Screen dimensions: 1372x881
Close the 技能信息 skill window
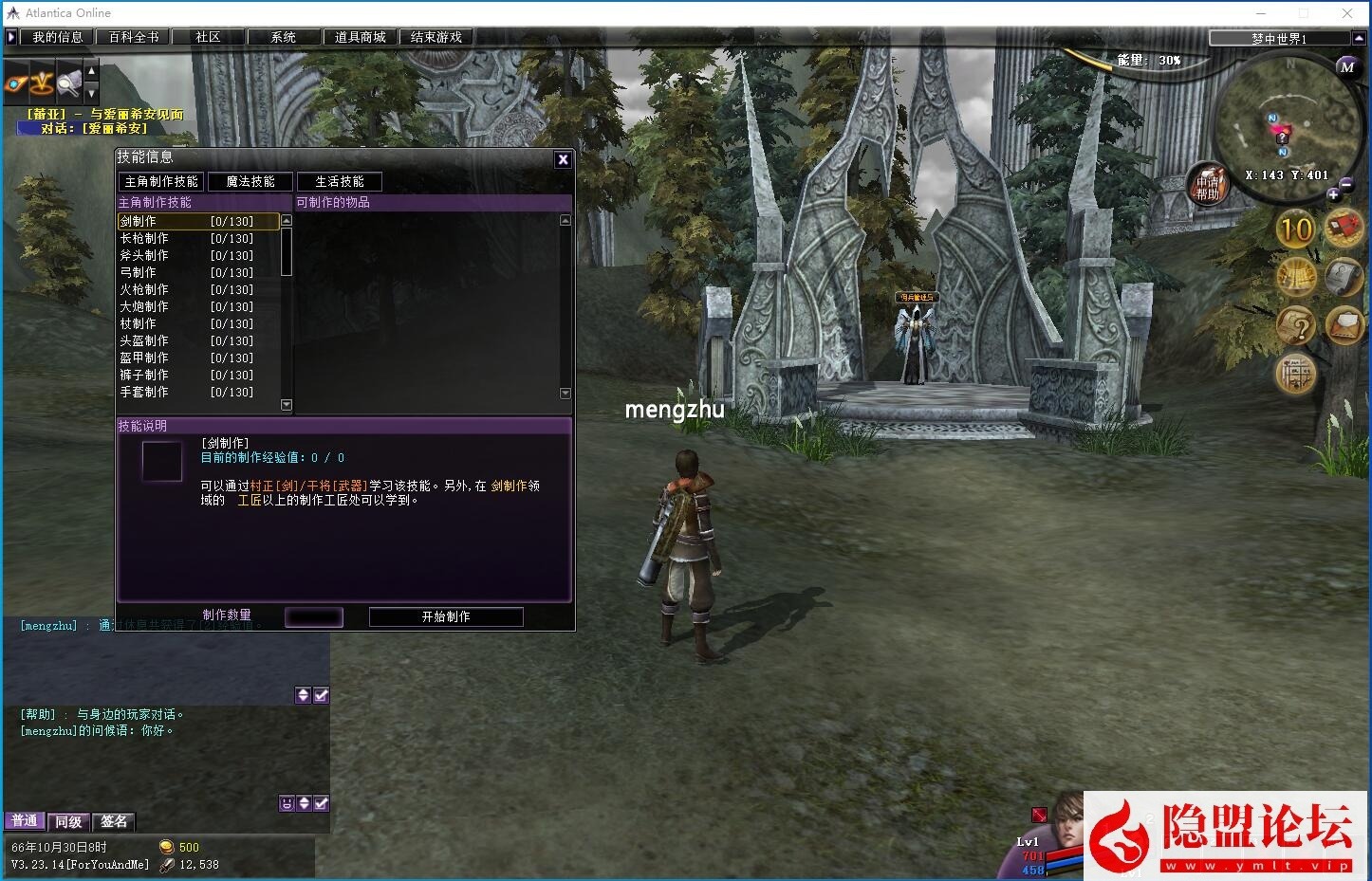pos(563,159)
